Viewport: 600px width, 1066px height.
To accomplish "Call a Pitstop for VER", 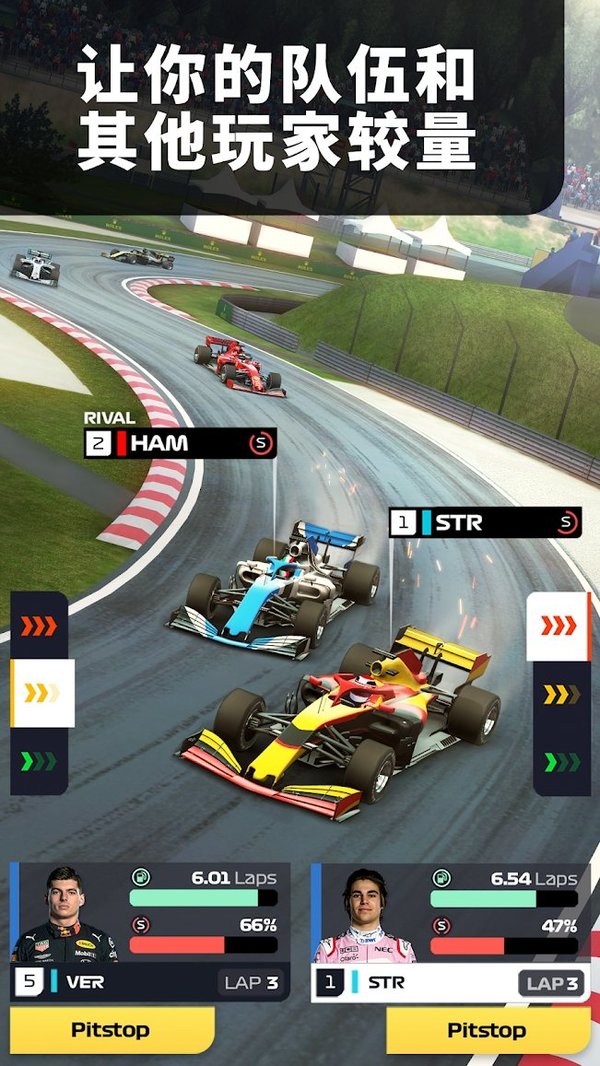I will 112,1029.
